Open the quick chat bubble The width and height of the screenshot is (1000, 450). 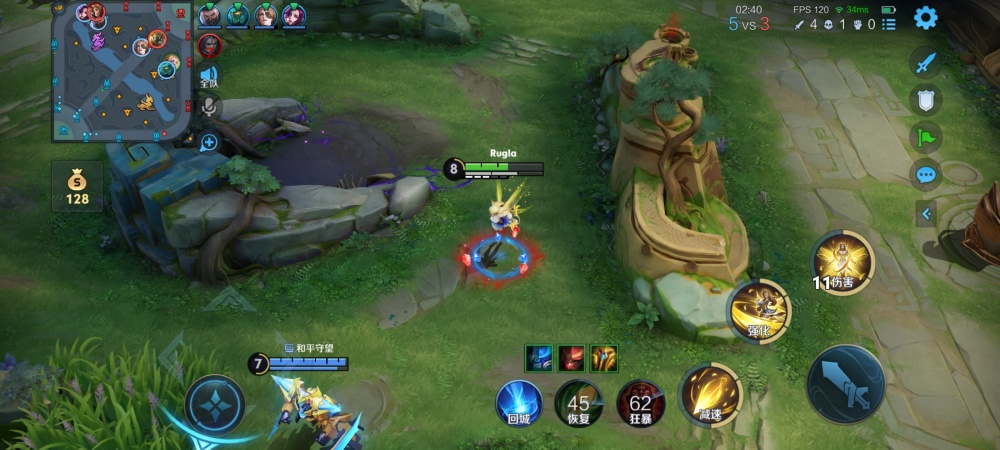coord(926,174)
